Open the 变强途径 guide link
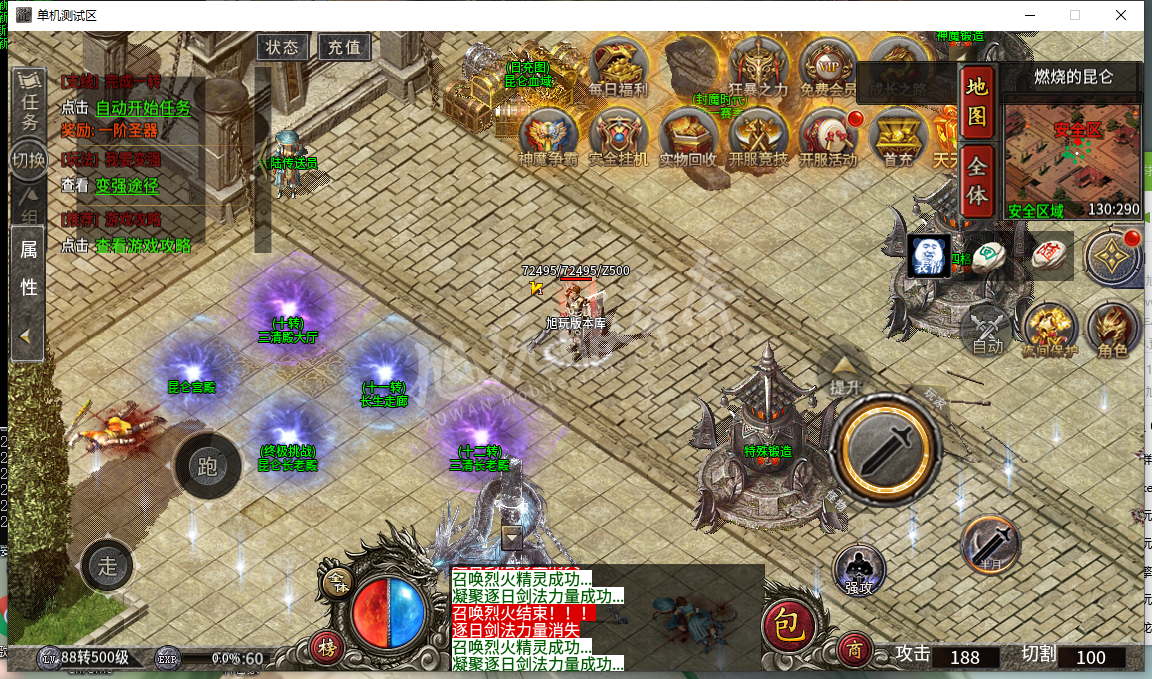Viewport: 1152px width, 679px height. coord(126,185)
